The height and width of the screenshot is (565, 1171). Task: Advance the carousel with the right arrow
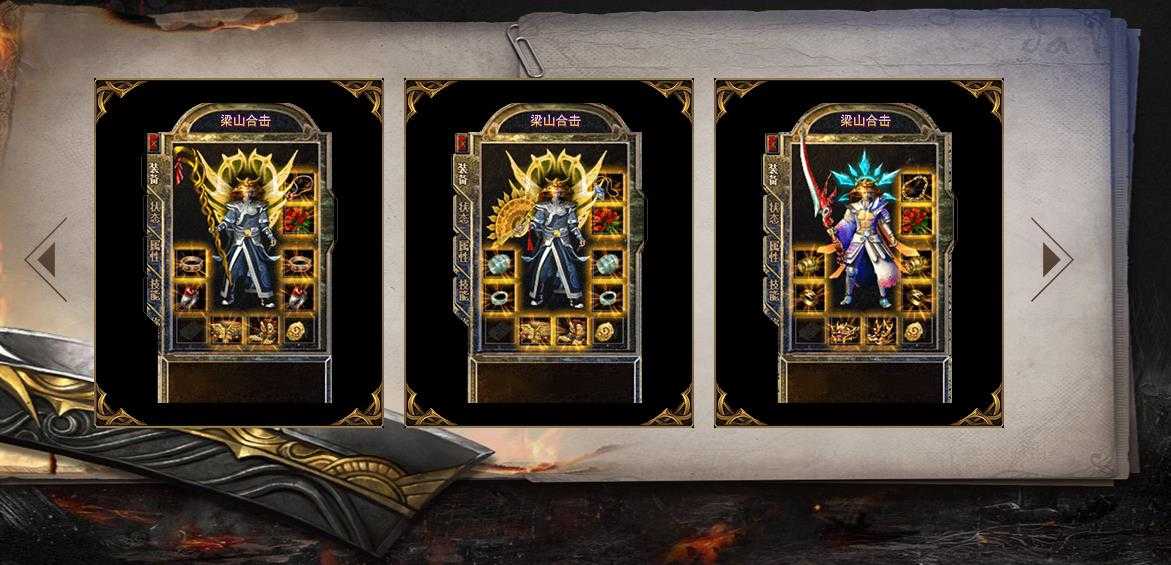pos(1051,260)
